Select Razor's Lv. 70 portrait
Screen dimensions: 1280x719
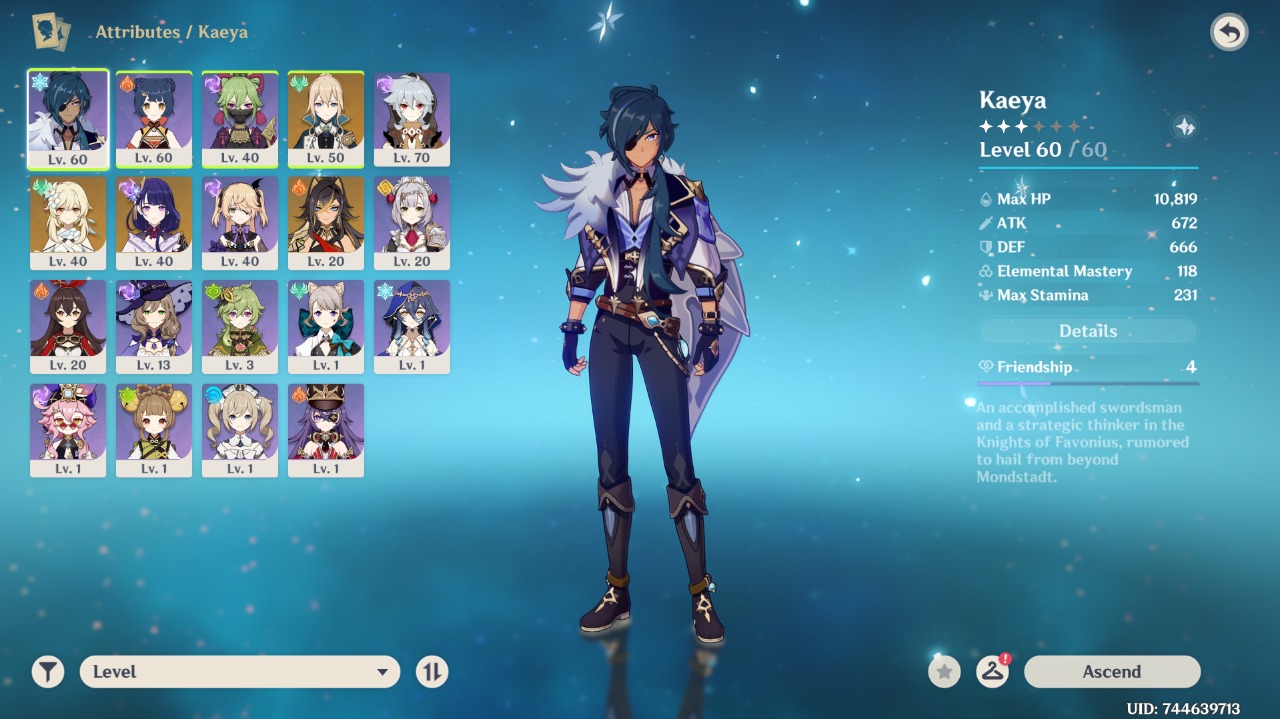tap(412, 118)
